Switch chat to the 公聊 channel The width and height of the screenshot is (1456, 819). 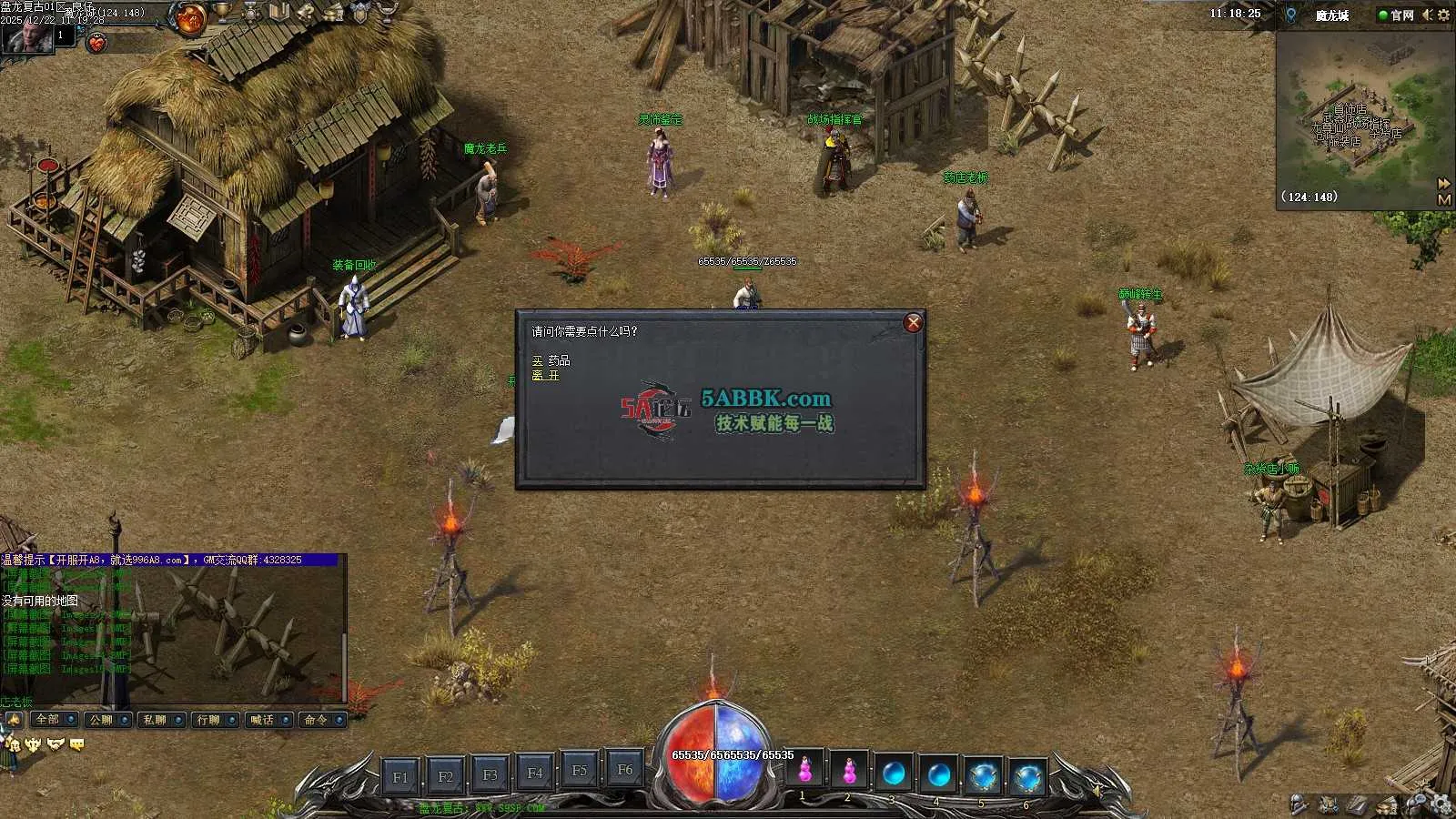[102, 720]
